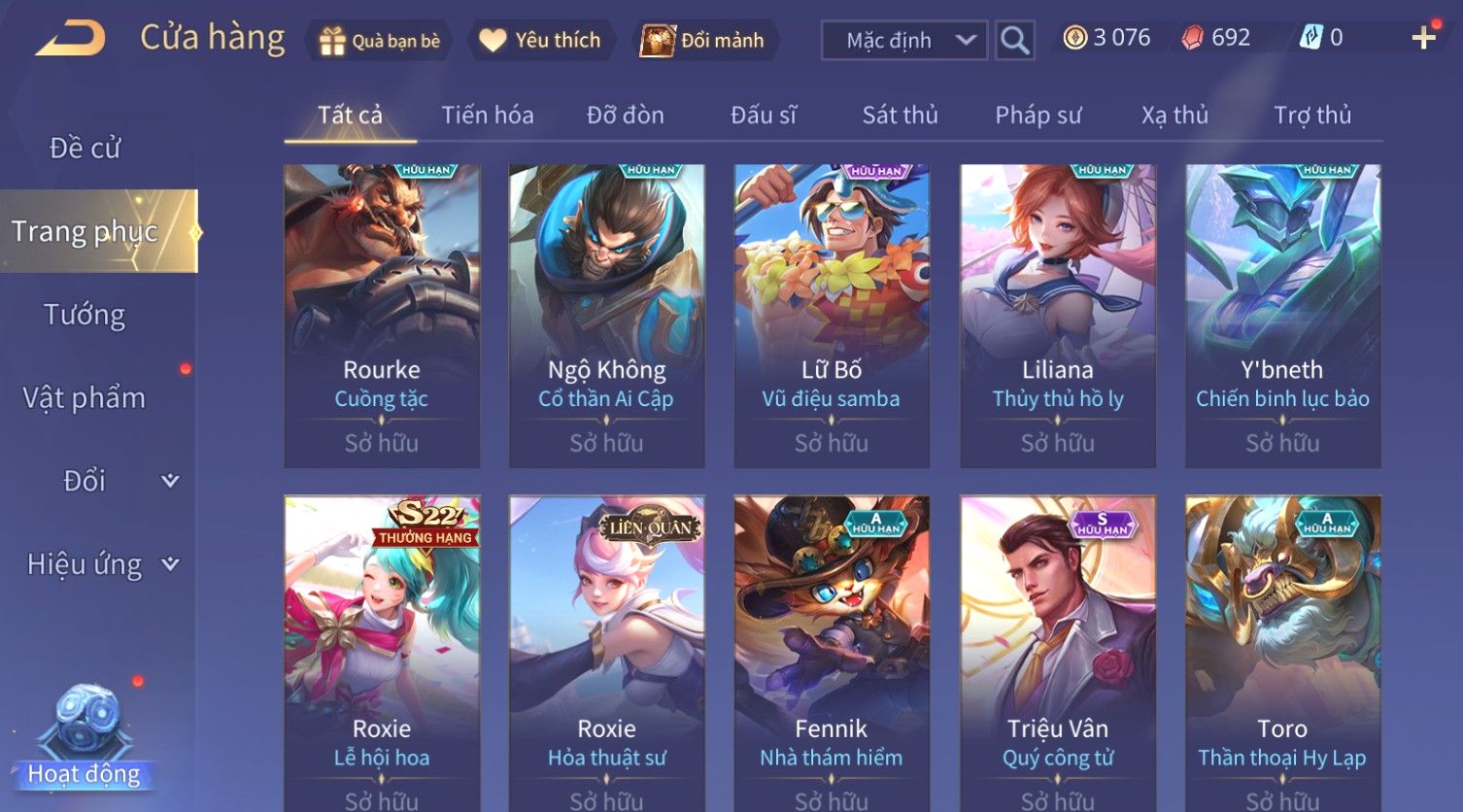Switch to the Đỡ đòn tab
Screen dimensions: 1463x812
pos(626,116)
